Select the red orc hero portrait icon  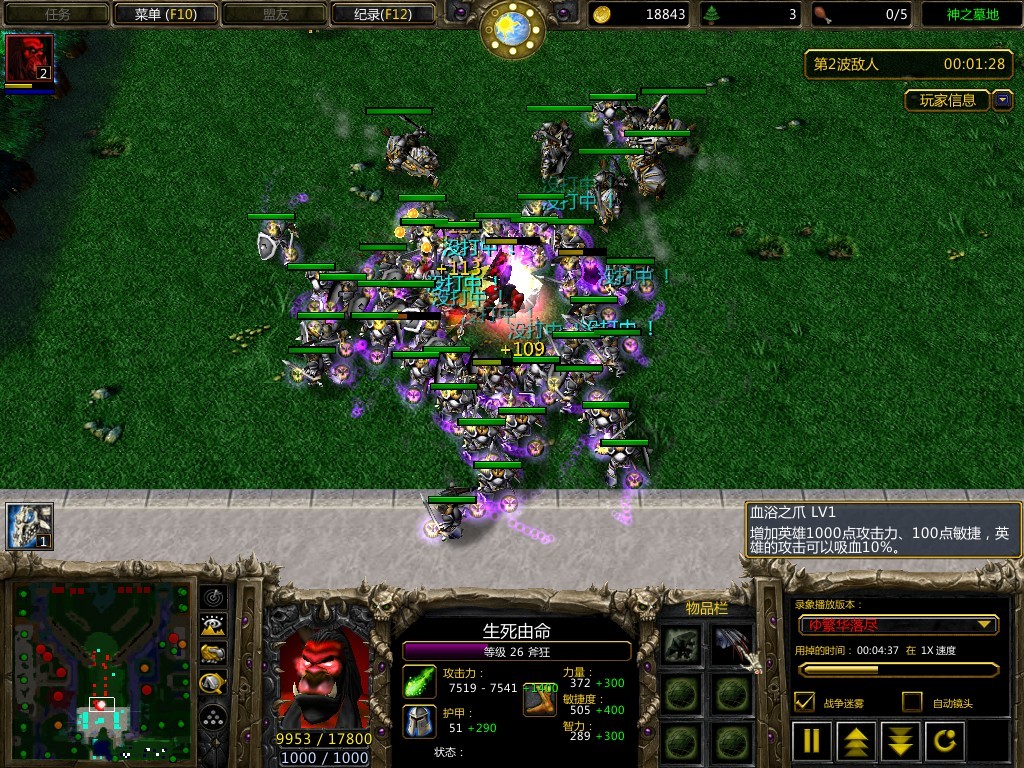[x=29, y=58]
